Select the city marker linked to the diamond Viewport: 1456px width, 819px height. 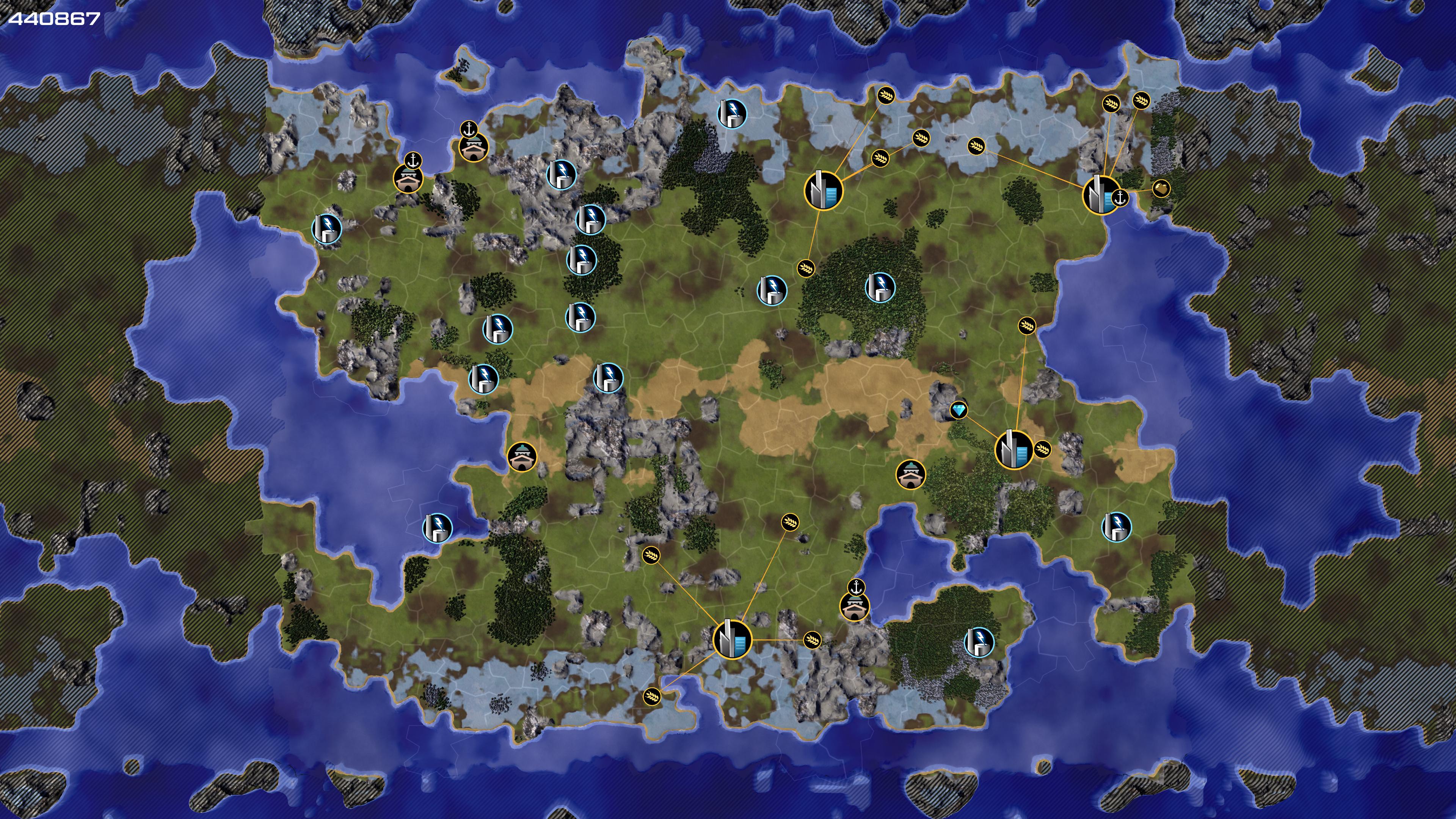(x=1014, y=449)
